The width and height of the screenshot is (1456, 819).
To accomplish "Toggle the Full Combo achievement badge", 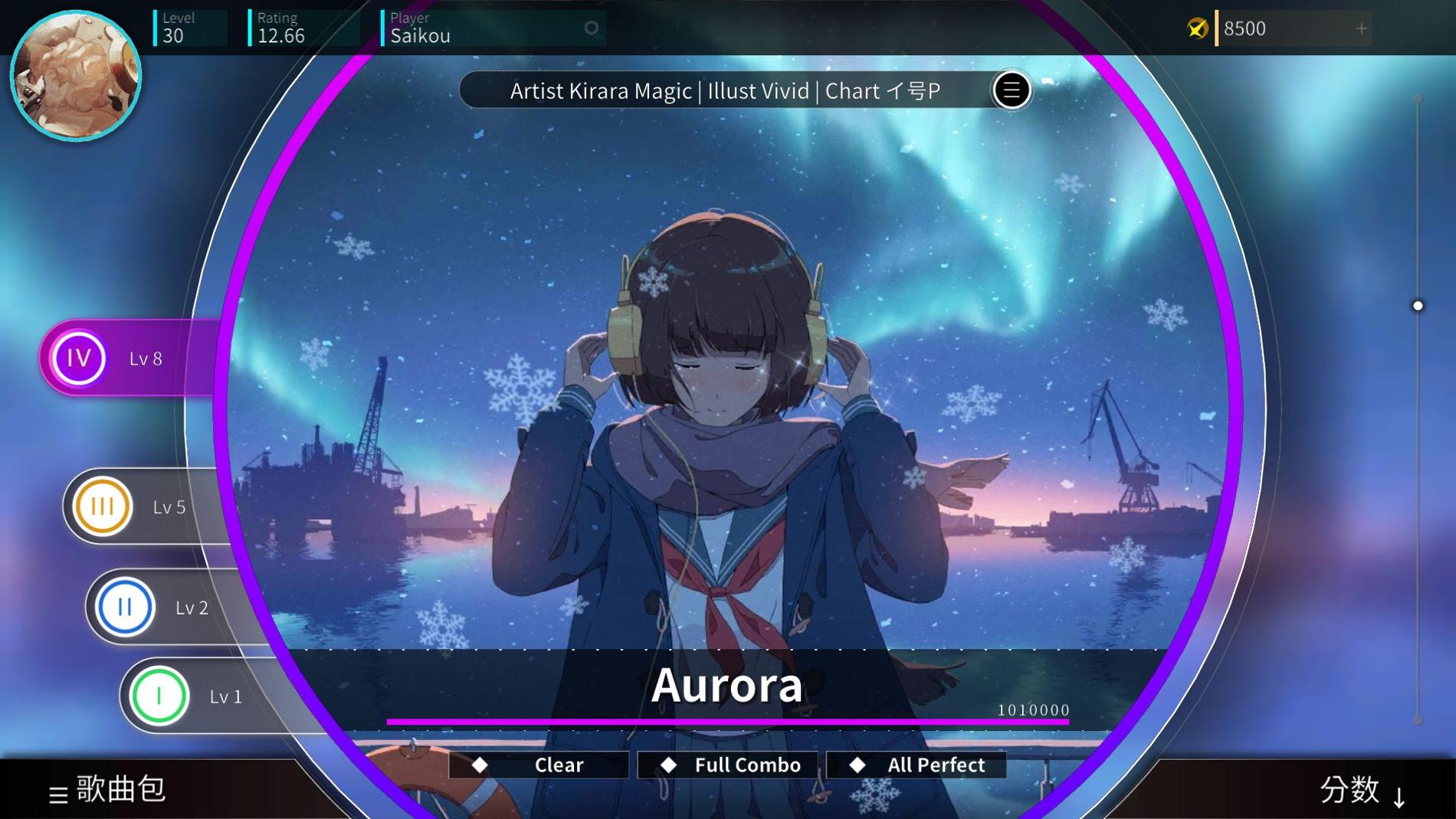I will 726,764.
